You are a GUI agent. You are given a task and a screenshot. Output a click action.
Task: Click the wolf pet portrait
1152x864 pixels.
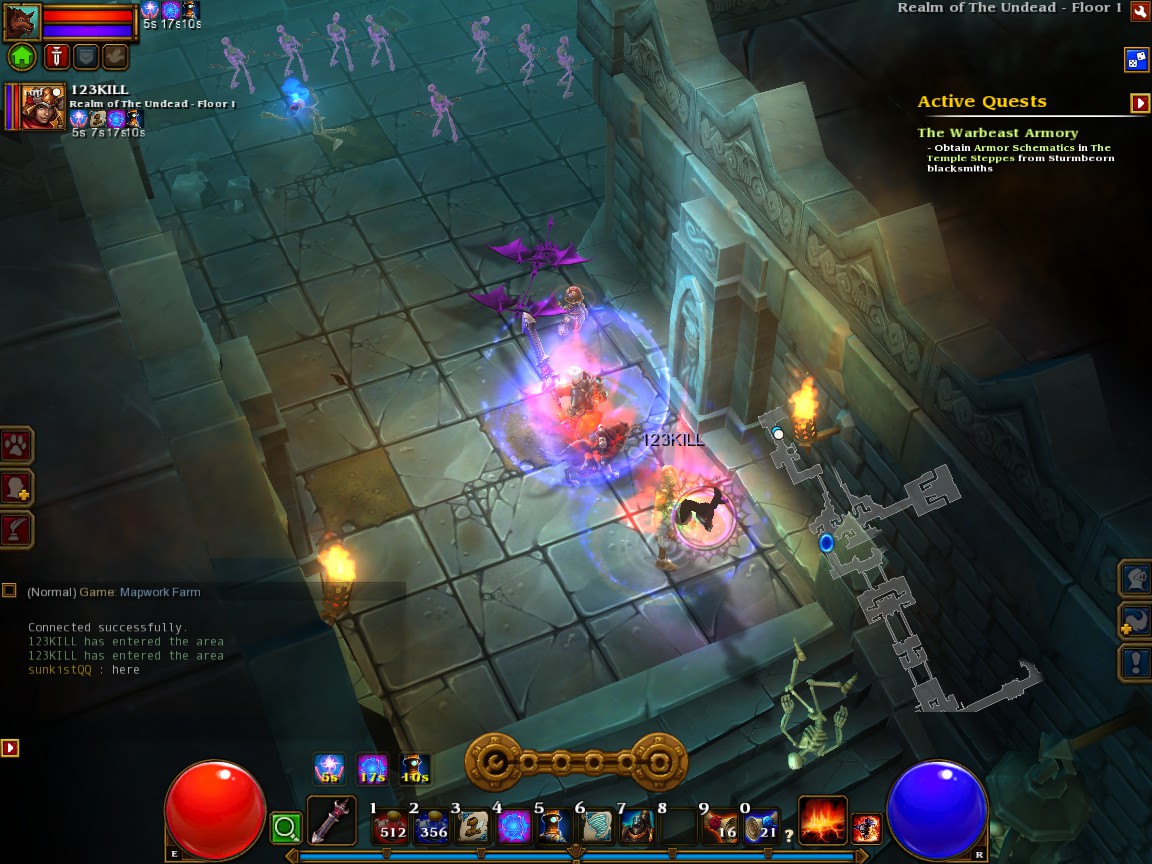pos(22,20)
